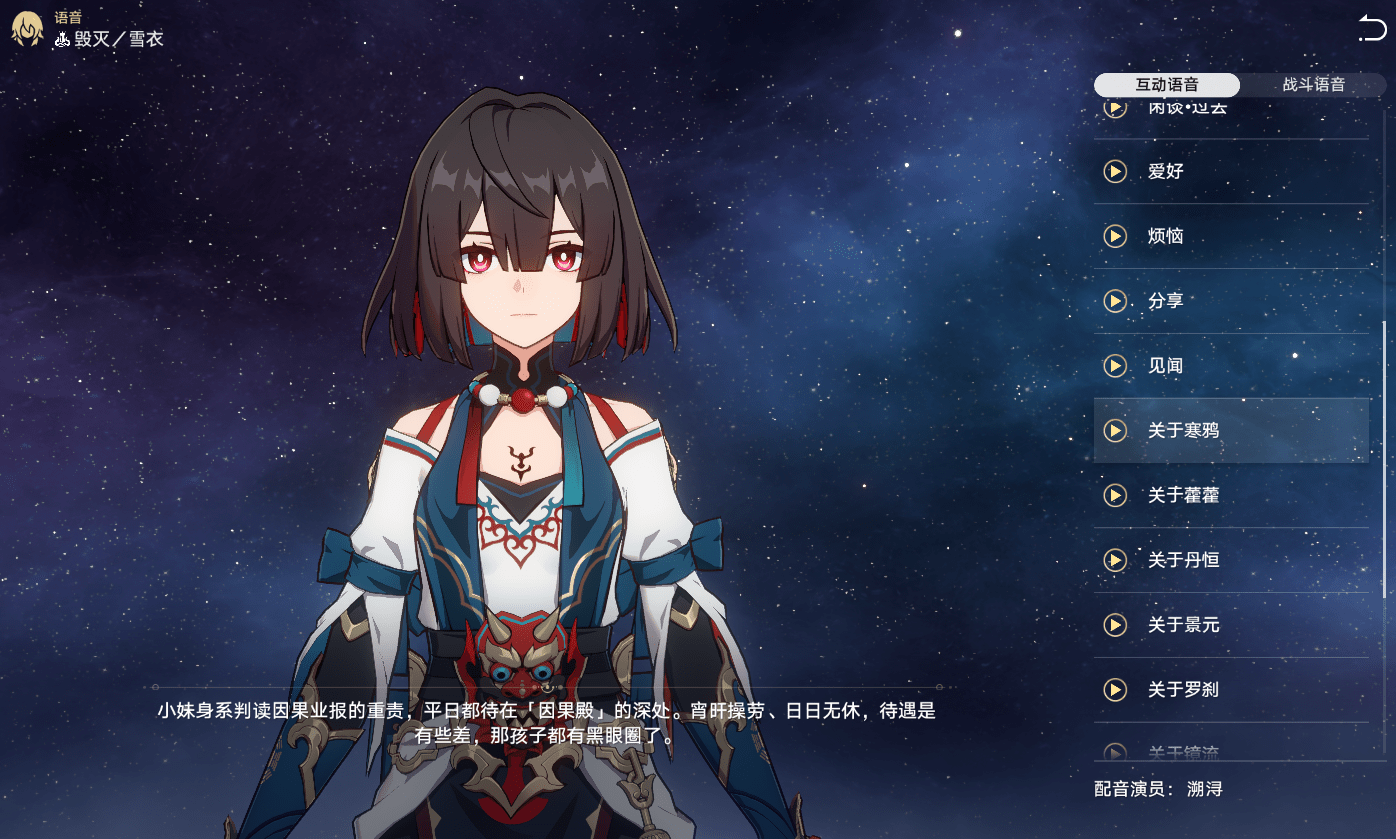1396x839 pixels.
Task: Play the 关于丹恒 voice line
Action: [1114, 560]
